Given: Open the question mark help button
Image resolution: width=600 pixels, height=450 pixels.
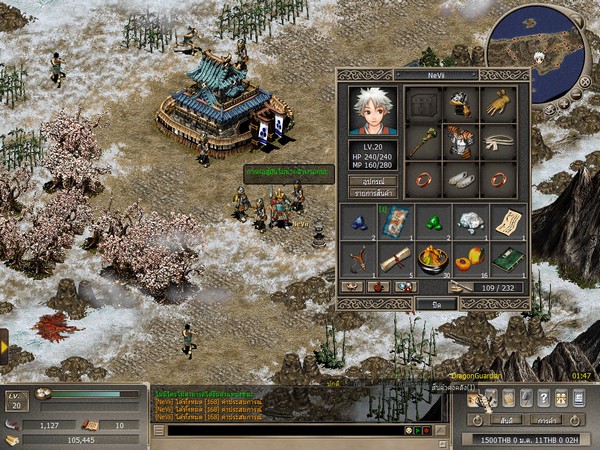Looking at the screenshot, I should click(543, 398).
